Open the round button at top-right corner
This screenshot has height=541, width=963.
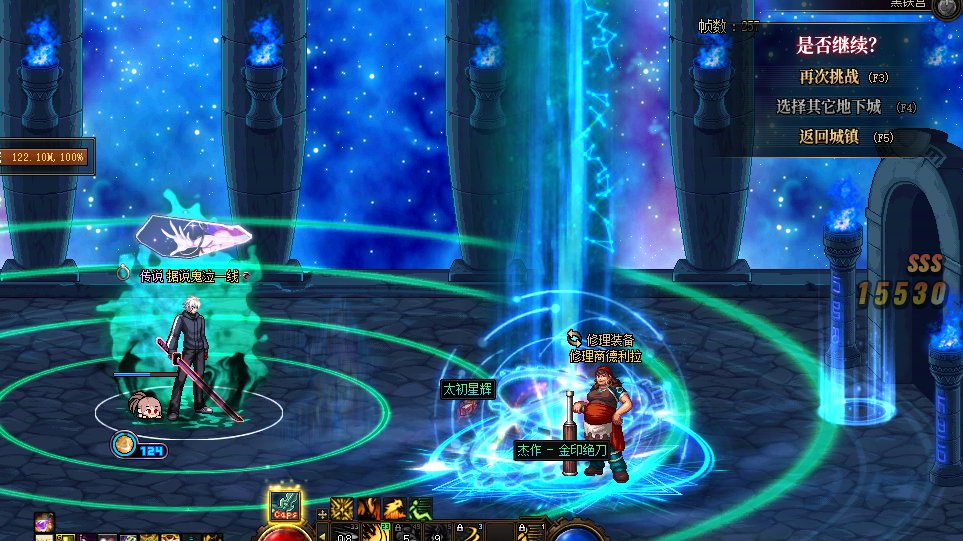click(946, 8)
